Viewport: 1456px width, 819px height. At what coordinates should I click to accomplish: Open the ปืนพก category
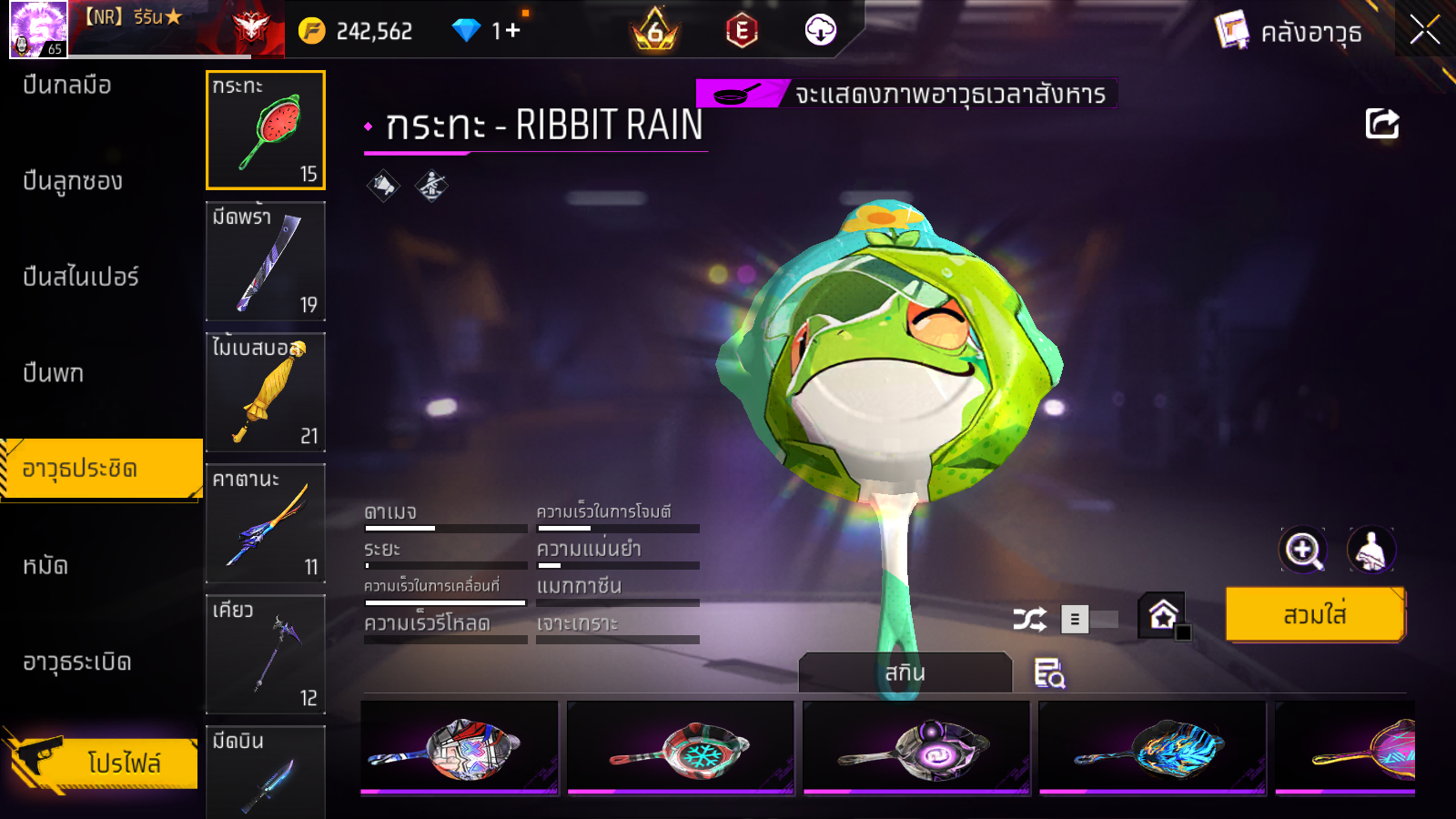[x=54, y=373]
